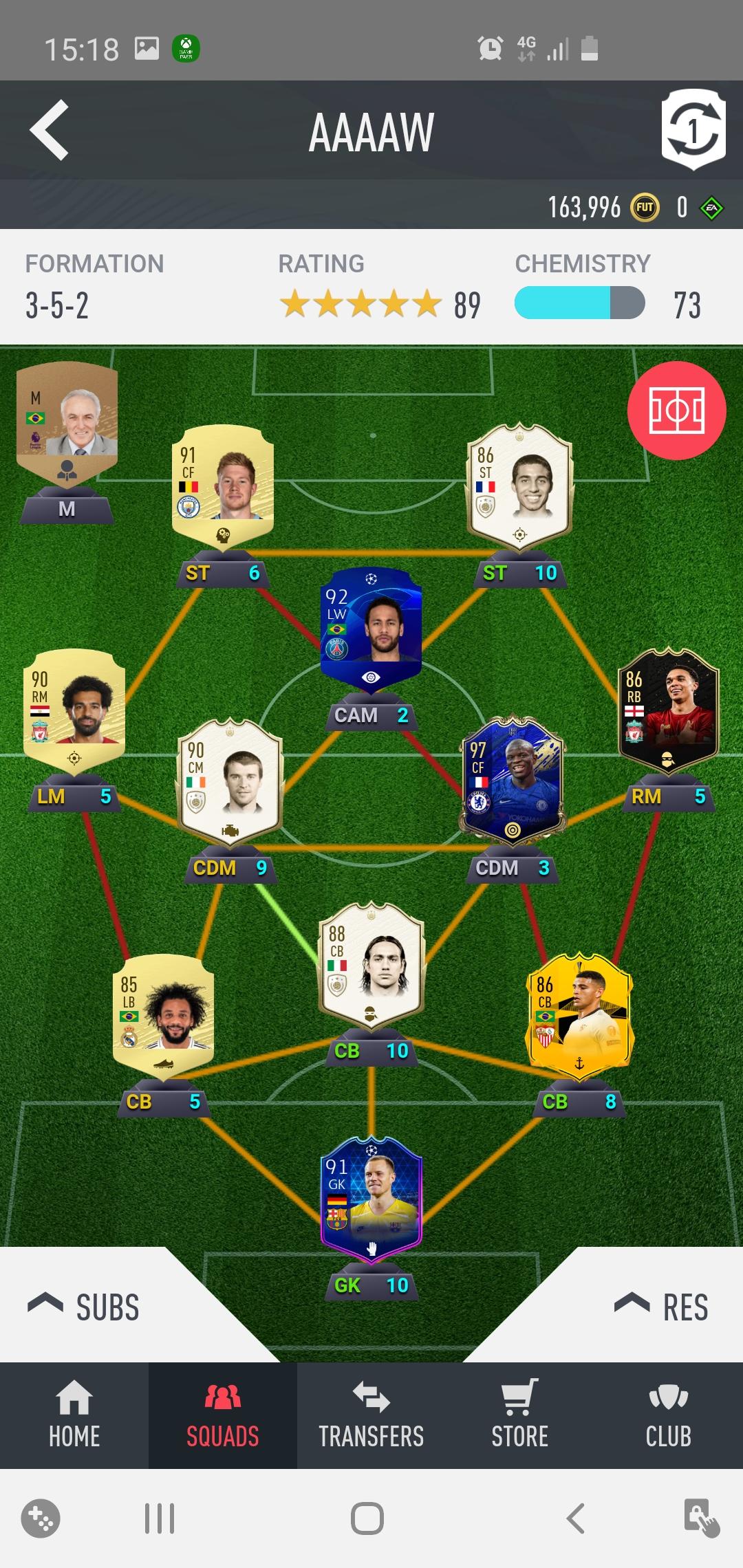The height and width of the screenshot is (1568, 743).
Task: Go back using the top-left arrow
Action: pos(50,130)
